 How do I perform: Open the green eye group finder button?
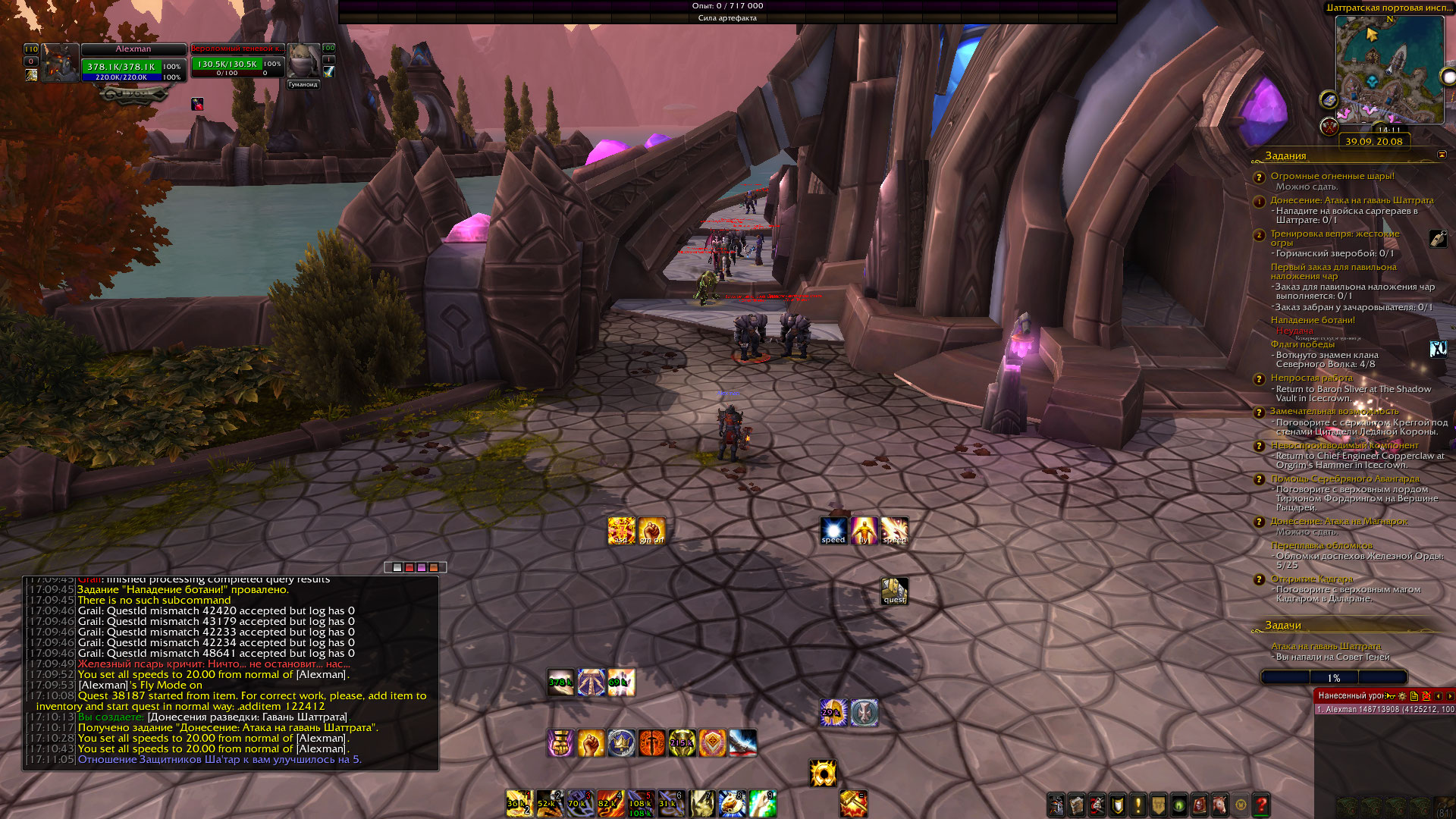click(1179, 805)
